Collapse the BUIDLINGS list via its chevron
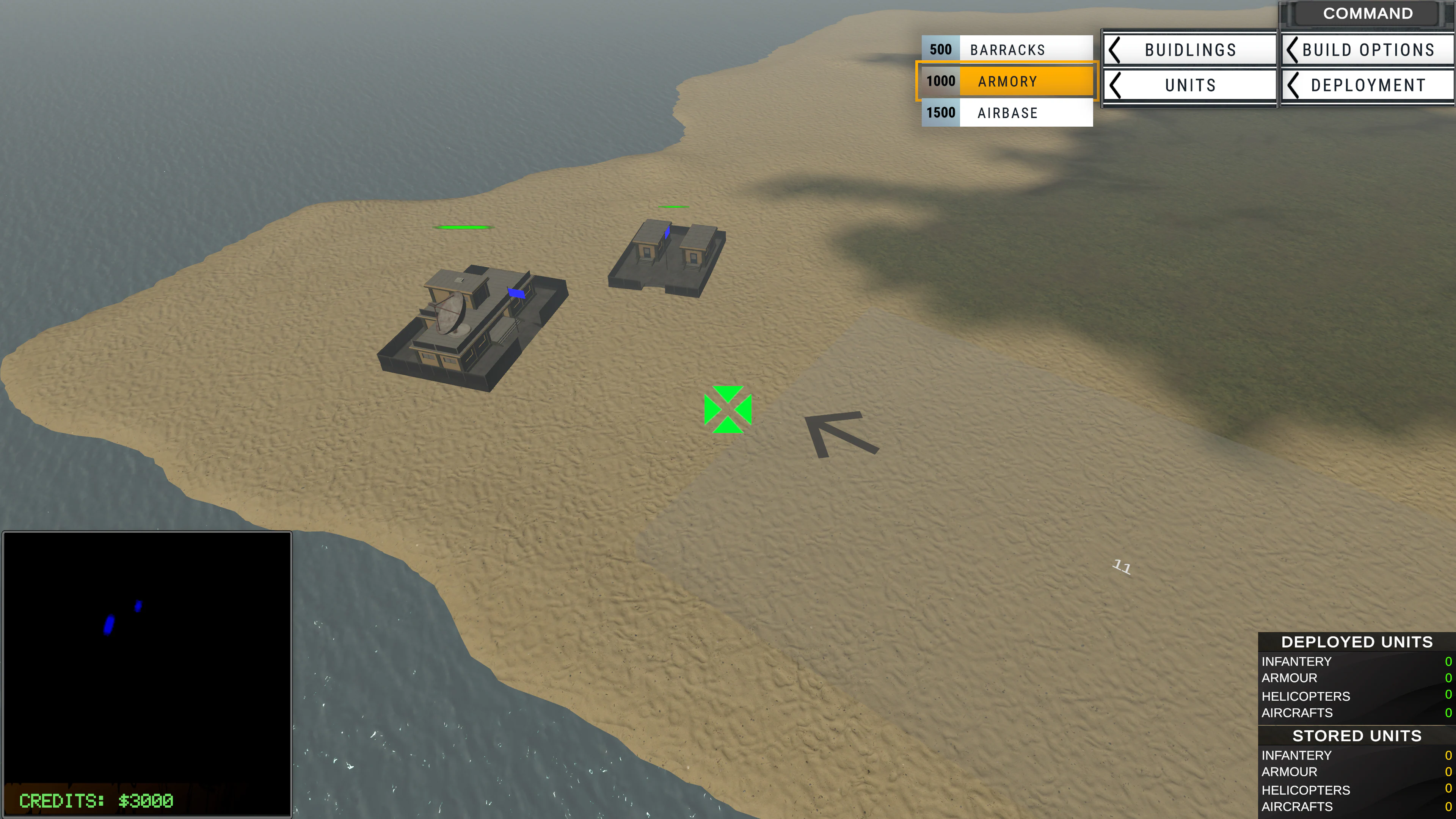 1115,50
